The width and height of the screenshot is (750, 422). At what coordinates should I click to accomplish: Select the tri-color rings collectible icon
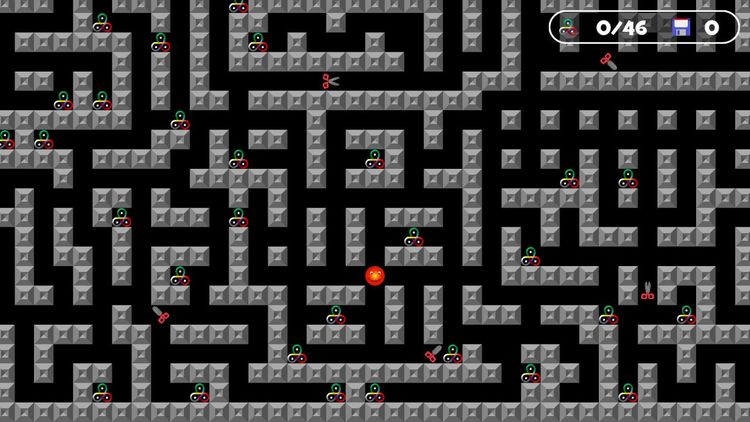coord(569,27)
